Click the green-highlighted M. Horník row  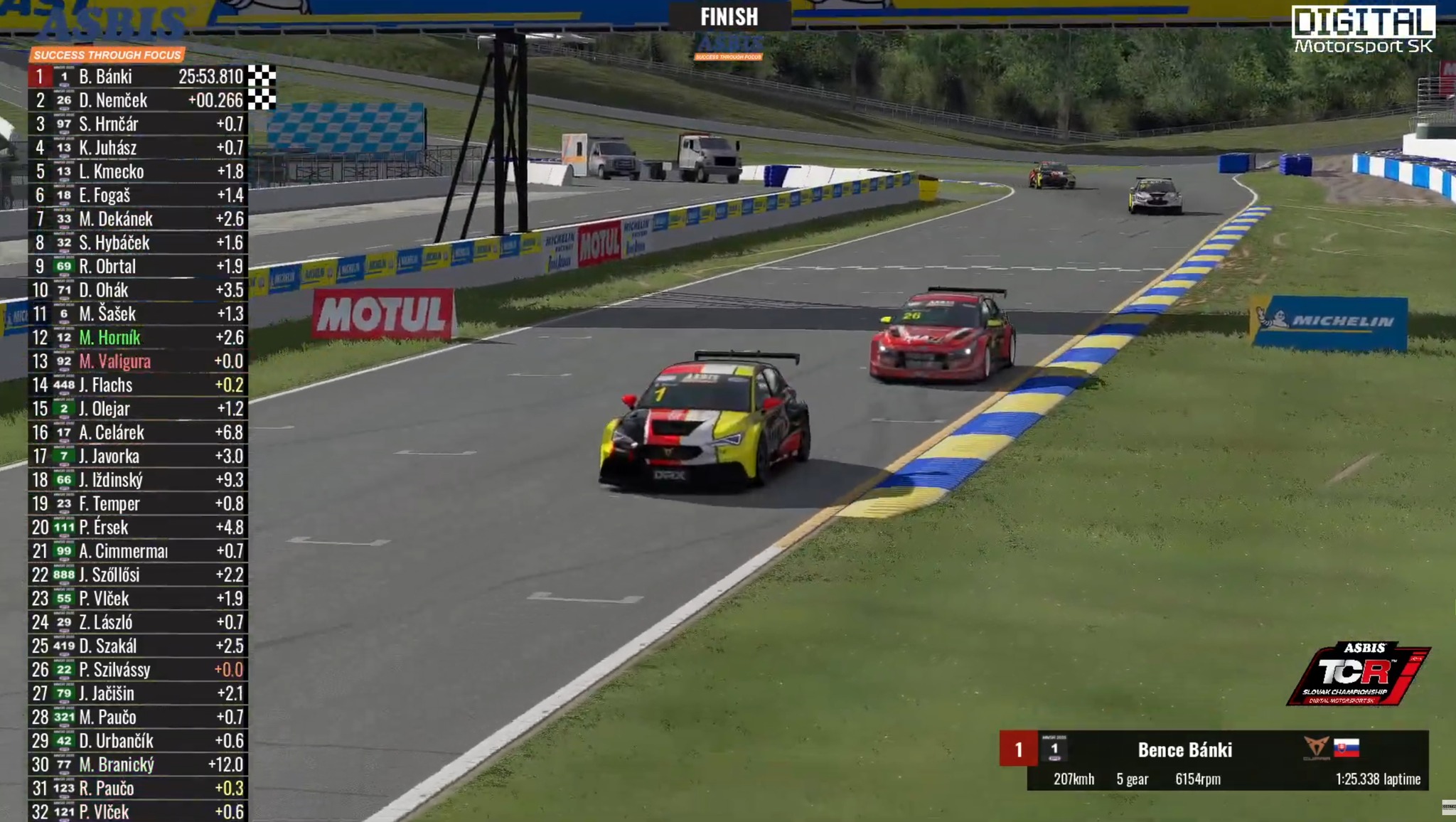point(110,338)
